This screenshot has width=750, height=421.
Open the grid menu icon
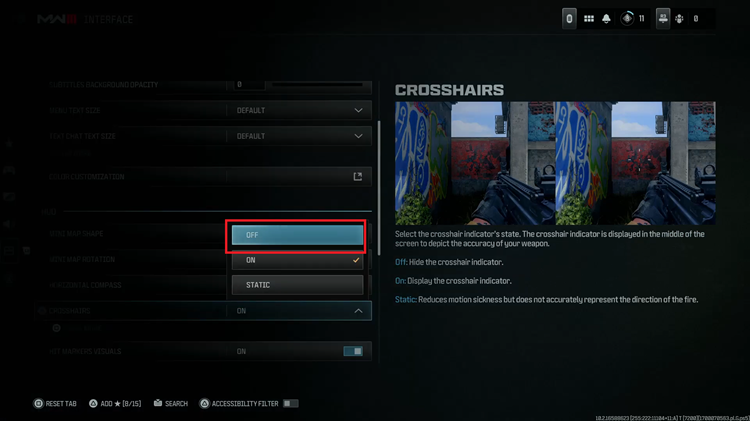click(x=589, y=19)
